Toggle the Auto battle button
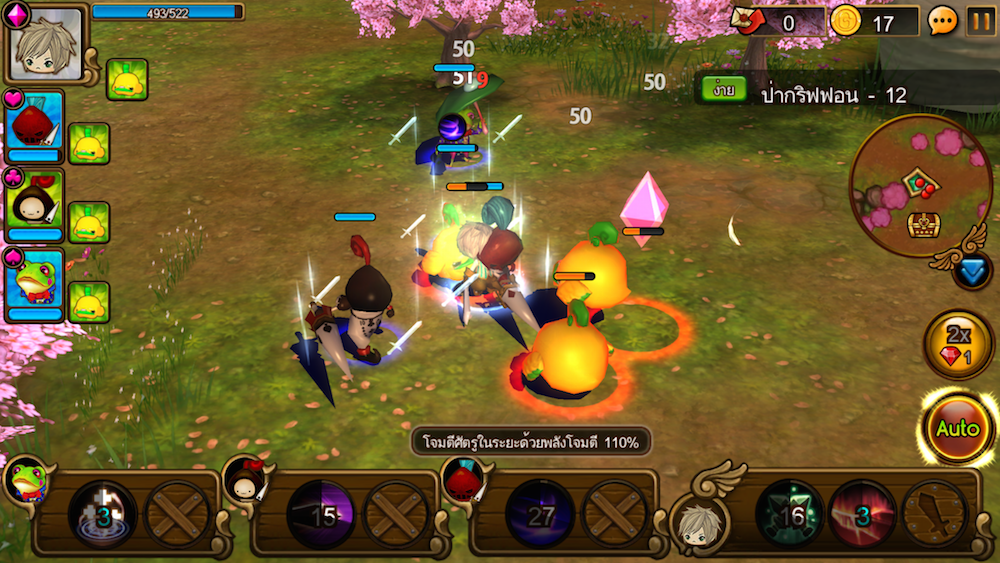Screen dimensions: 1000x563 point(957,428)
